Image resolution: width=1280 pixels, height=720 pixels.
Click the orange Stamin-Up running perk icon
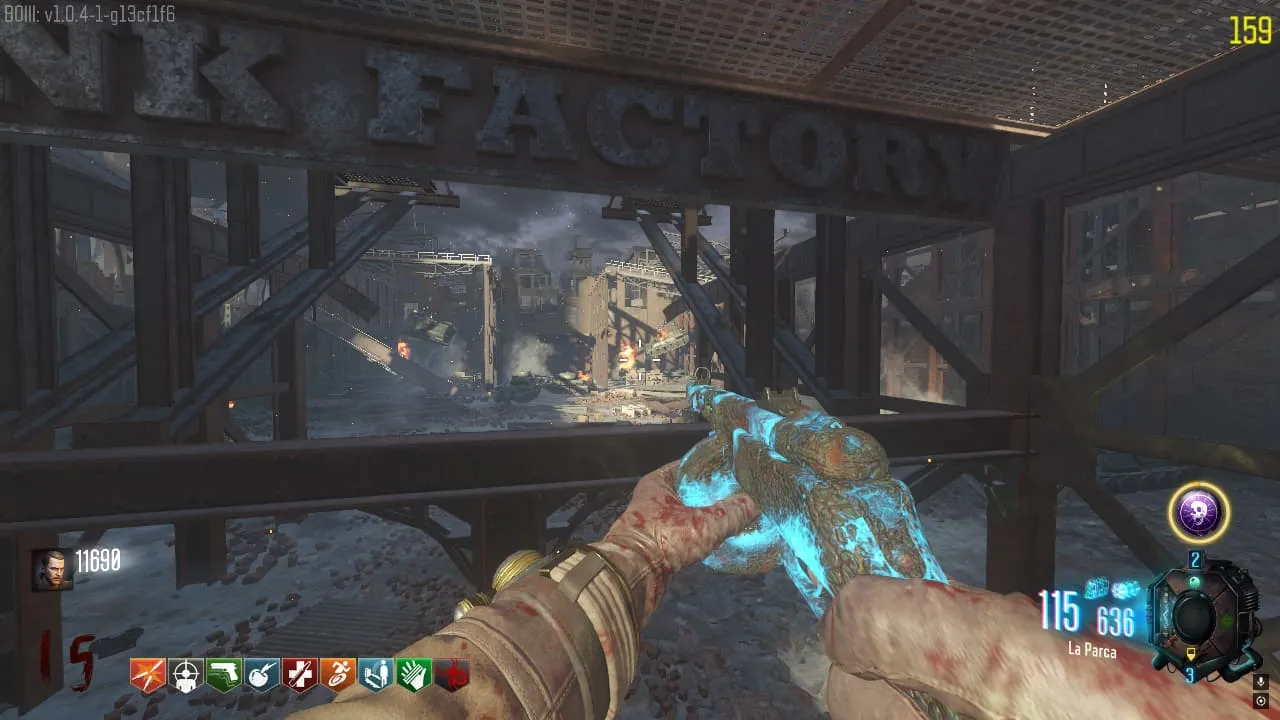click(337, 675)
